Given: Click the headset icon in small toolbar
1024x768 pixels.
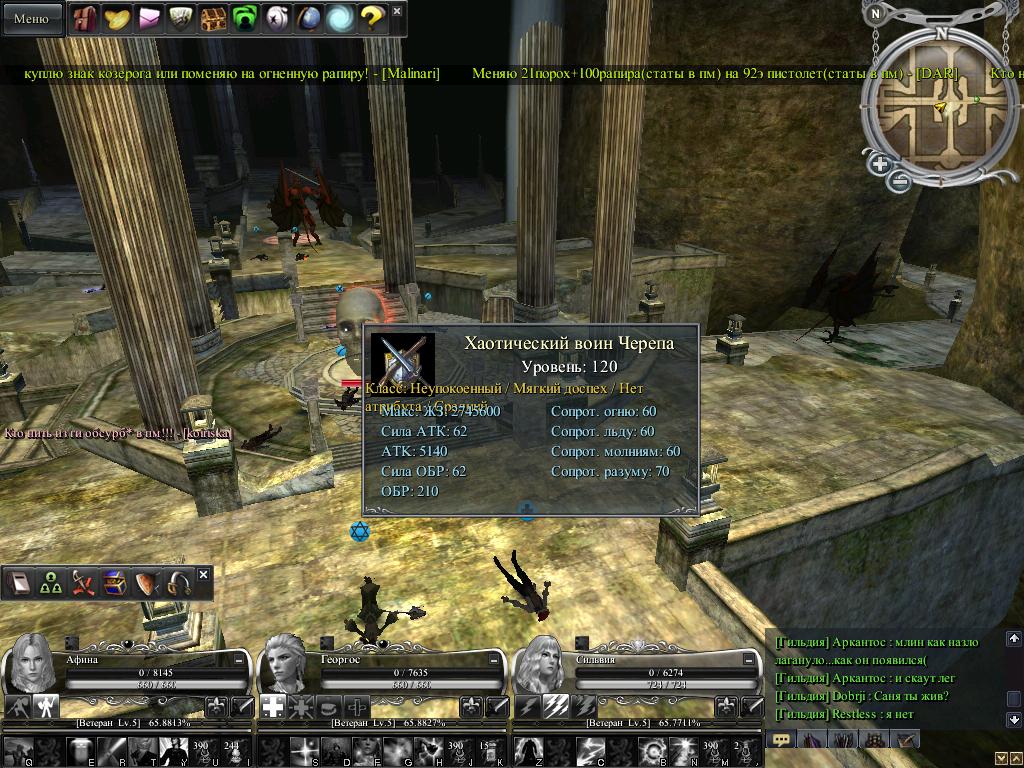Looking at the screenshot, I should point(179,584).
